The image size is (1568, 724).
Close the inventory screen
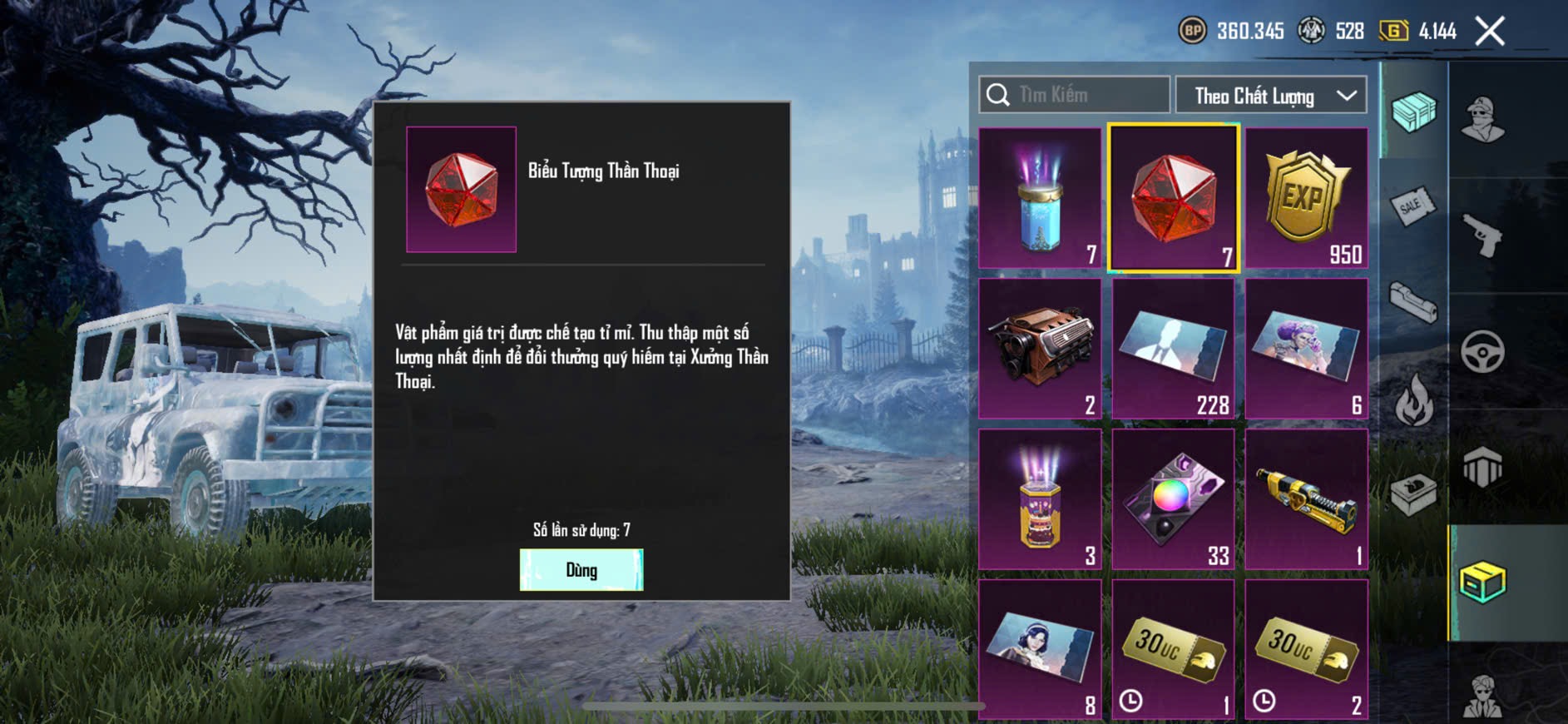[x=1489, y=32]
